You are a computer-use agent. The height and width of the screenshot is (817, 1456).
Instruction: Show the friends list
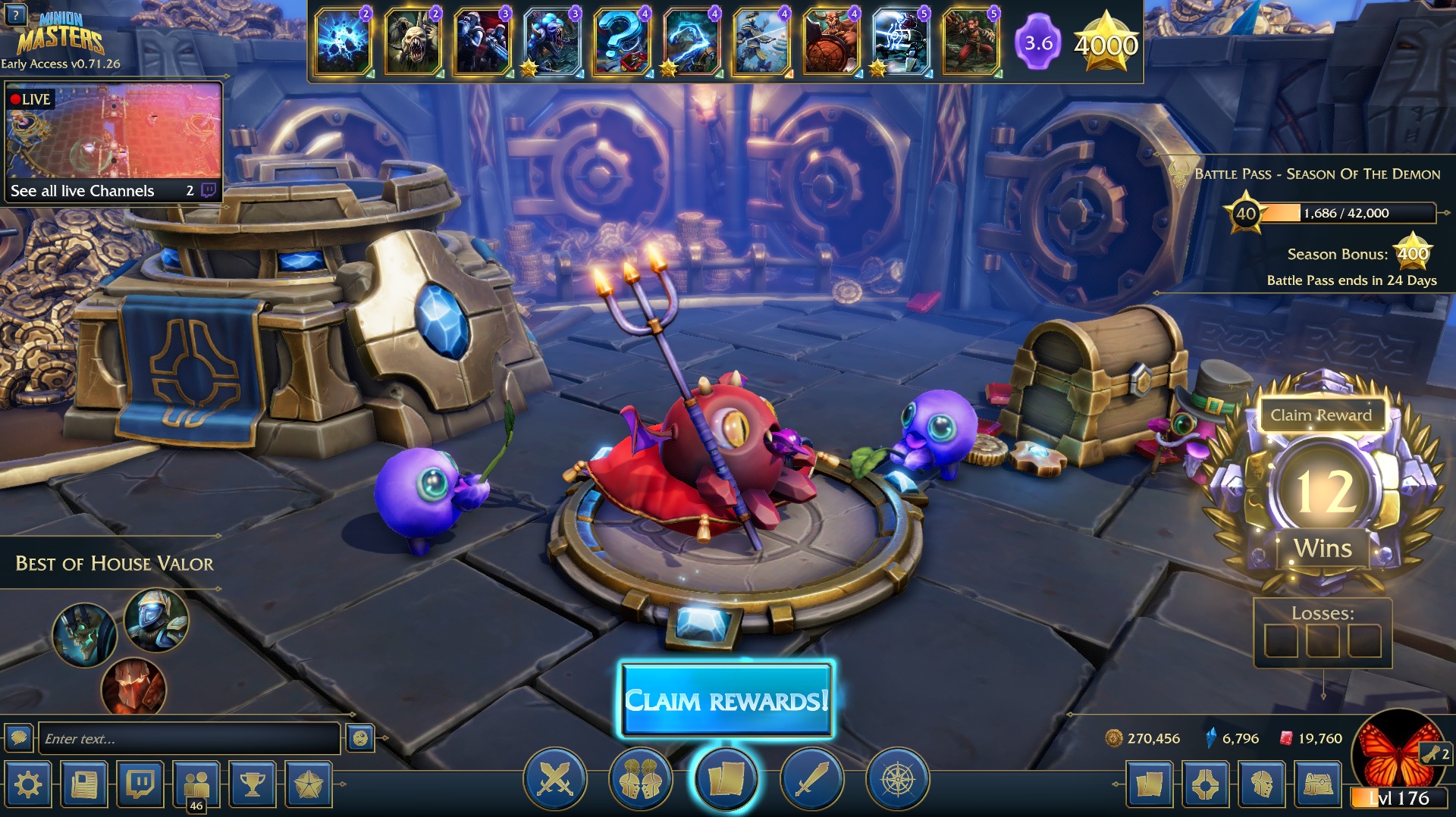point(196,785)
